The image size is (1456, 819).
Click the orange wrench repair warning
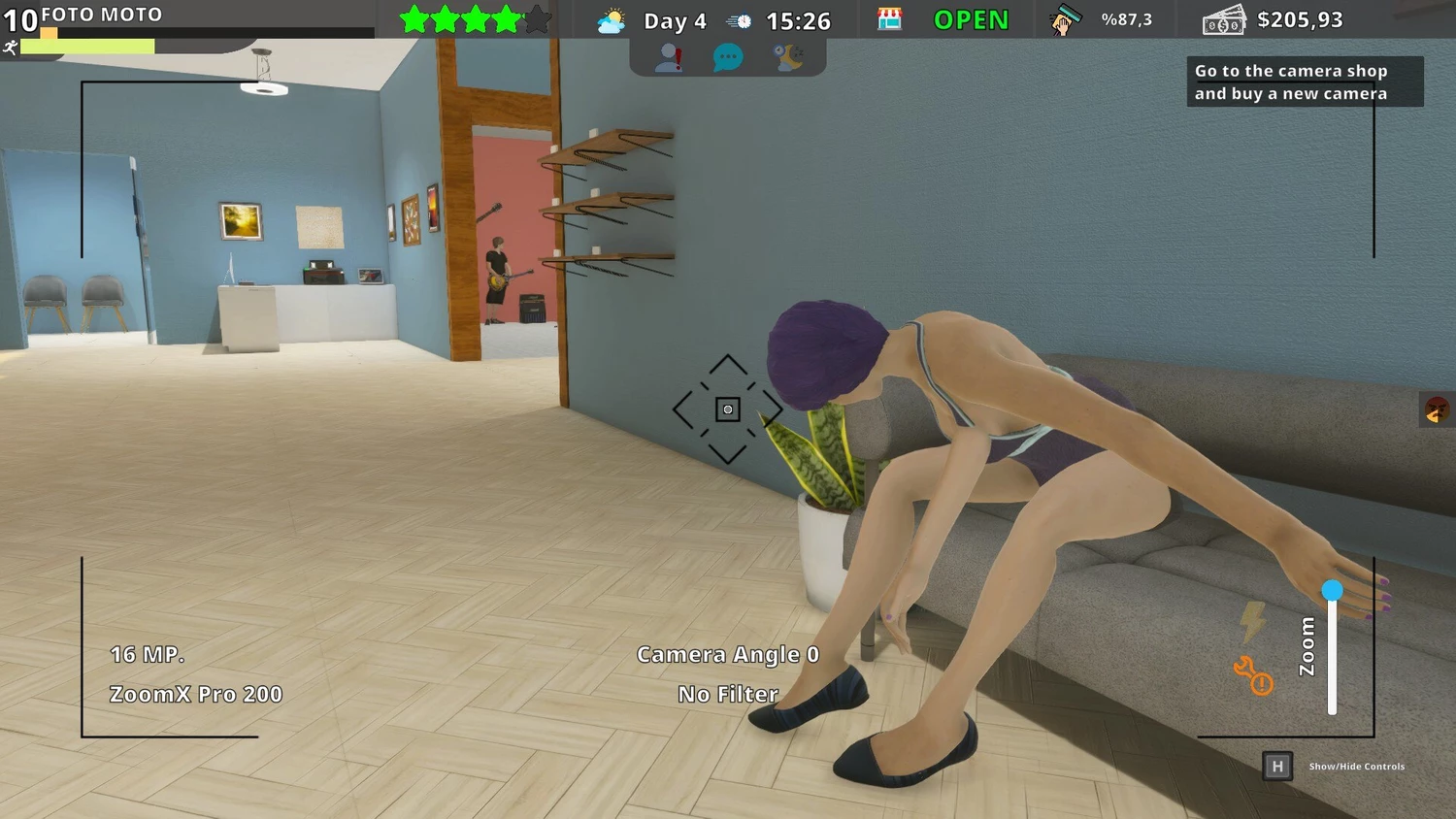[1252, 675]
